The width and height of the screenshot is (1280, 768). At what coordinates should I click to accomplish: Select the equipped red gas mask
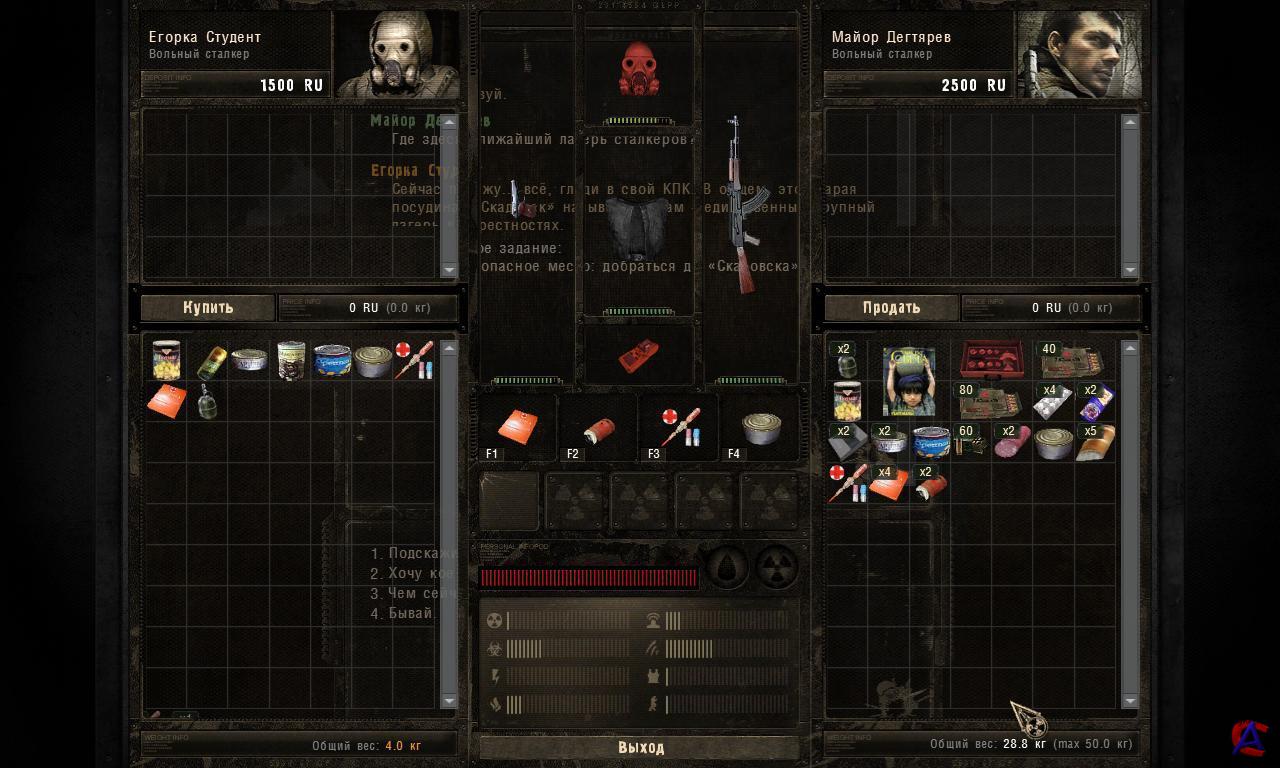click(639, 70)
